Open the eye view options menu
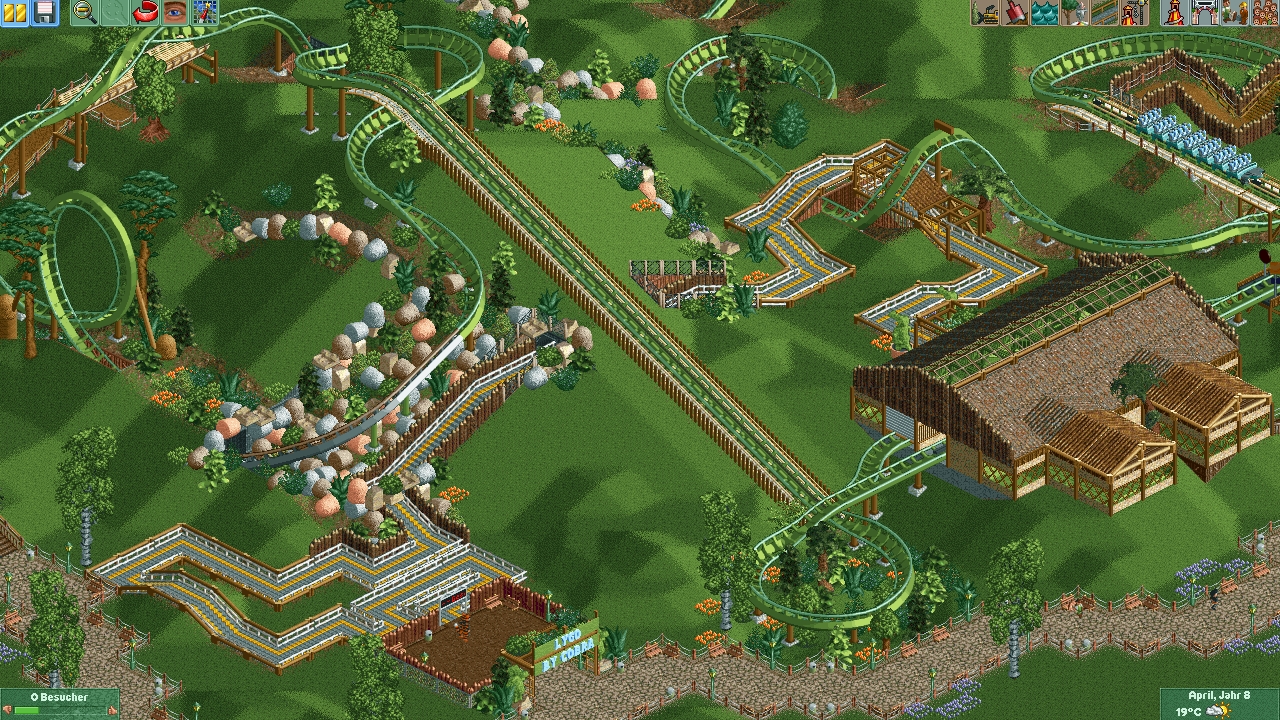Viewport: 1280px width, 720px height. point(175,12)
